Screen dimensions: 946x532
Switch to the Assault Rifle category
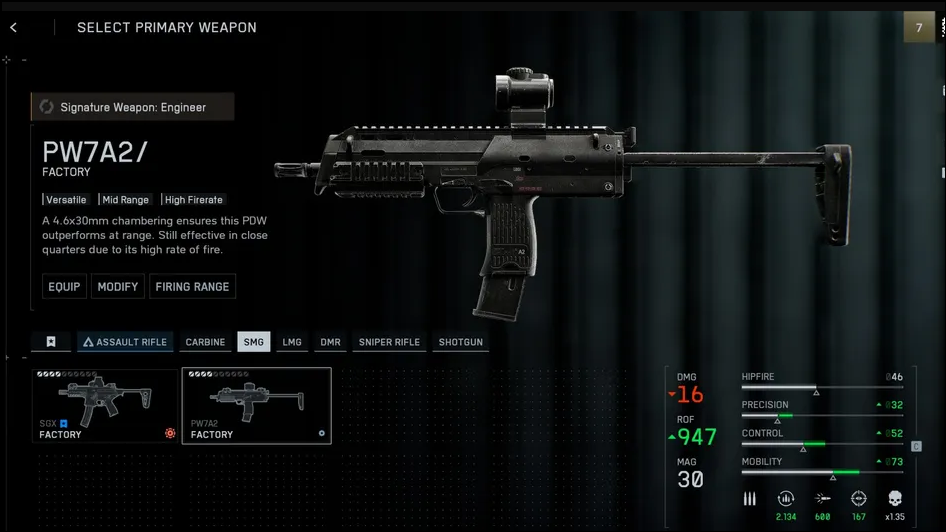[x=125, y=342]
